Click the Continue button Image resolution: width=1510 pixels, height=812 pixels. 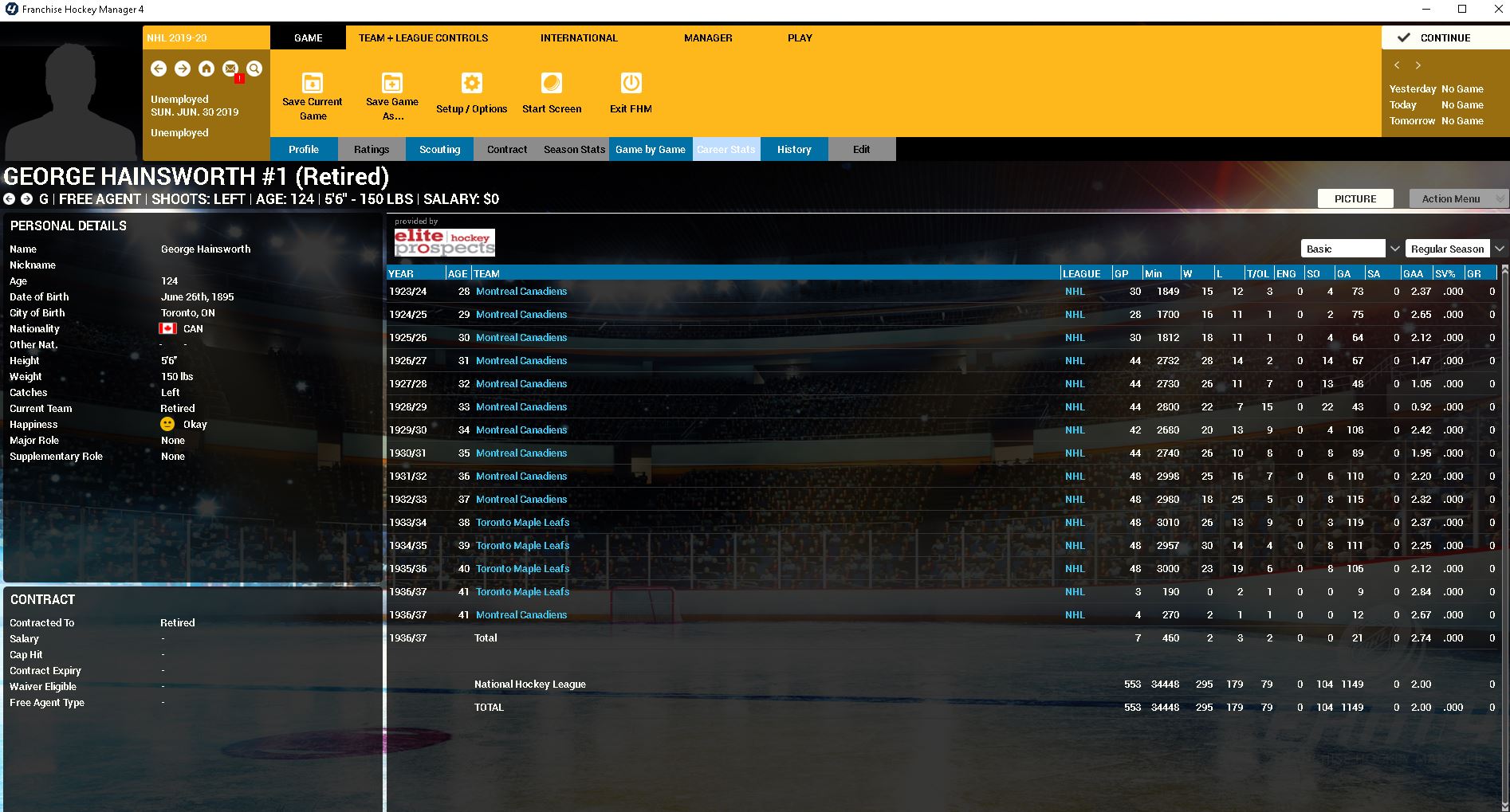click(1444, 37)
